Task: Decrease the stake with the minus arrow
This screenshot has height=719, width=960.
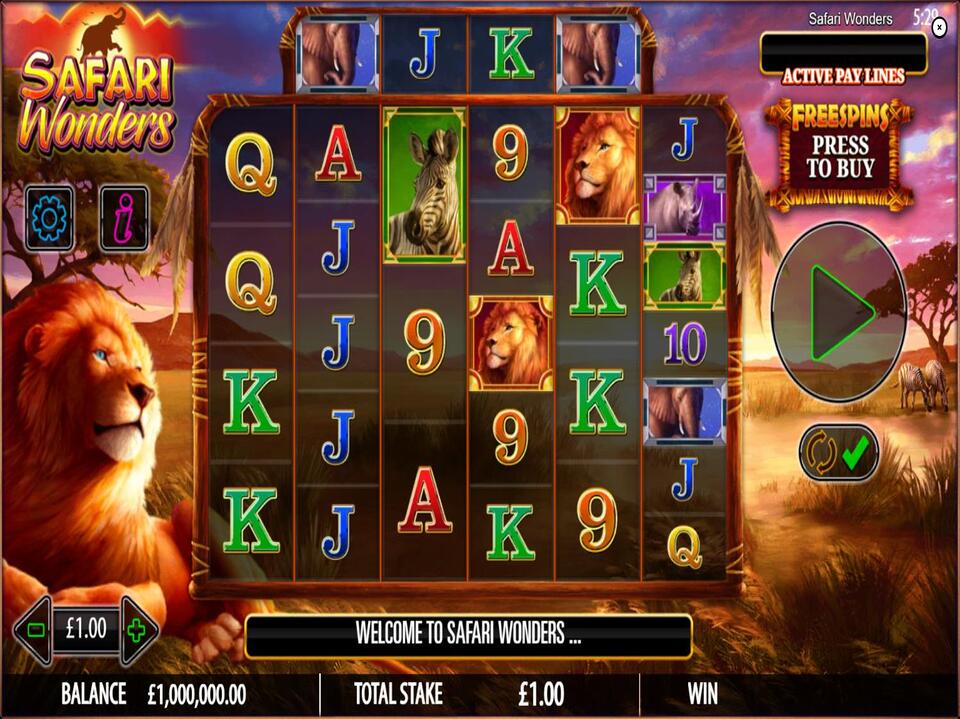Action: (x=35, y=630)
